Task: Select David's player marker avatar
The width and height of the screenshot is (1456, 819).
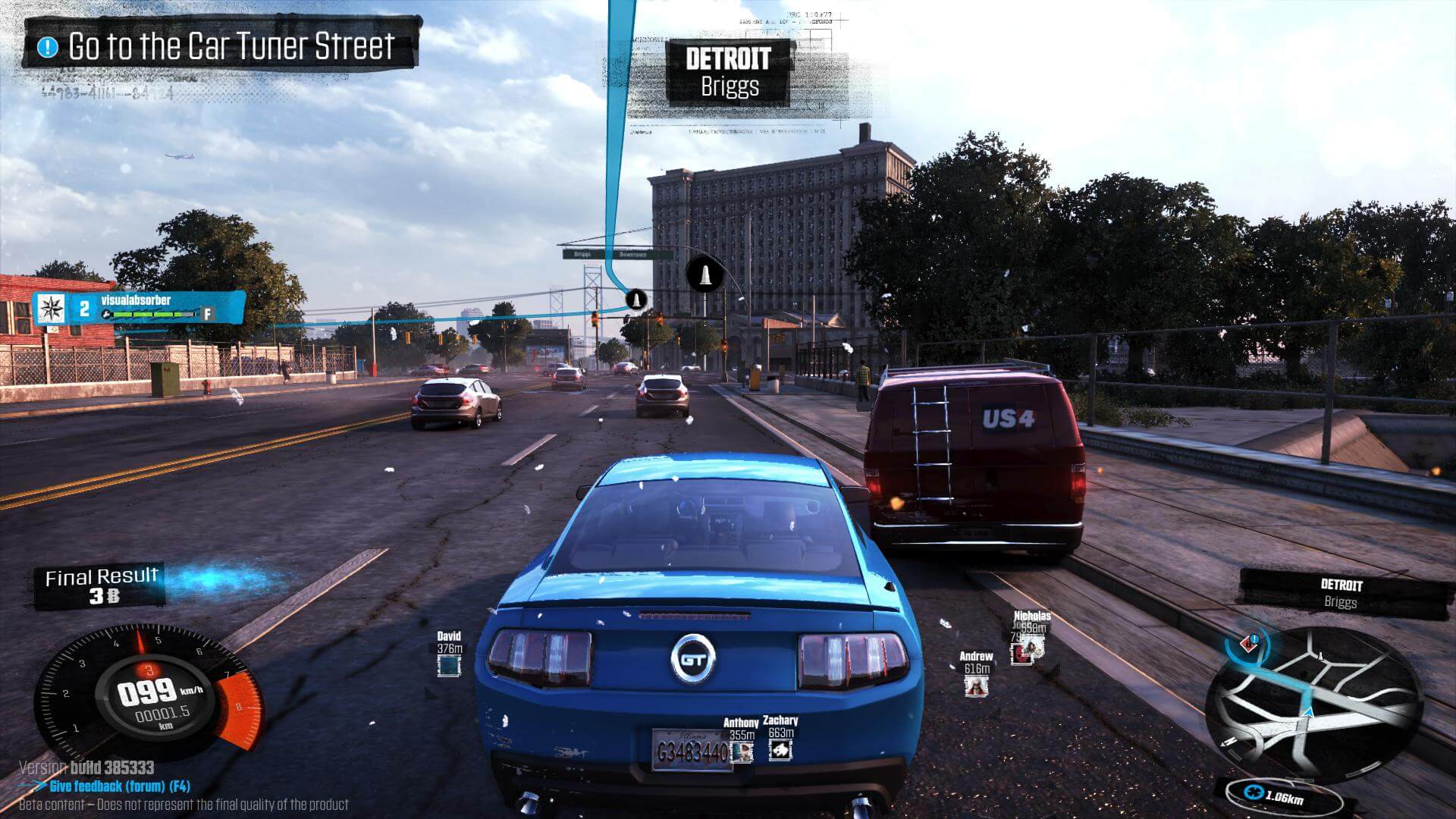Action: tap(449, 665)
